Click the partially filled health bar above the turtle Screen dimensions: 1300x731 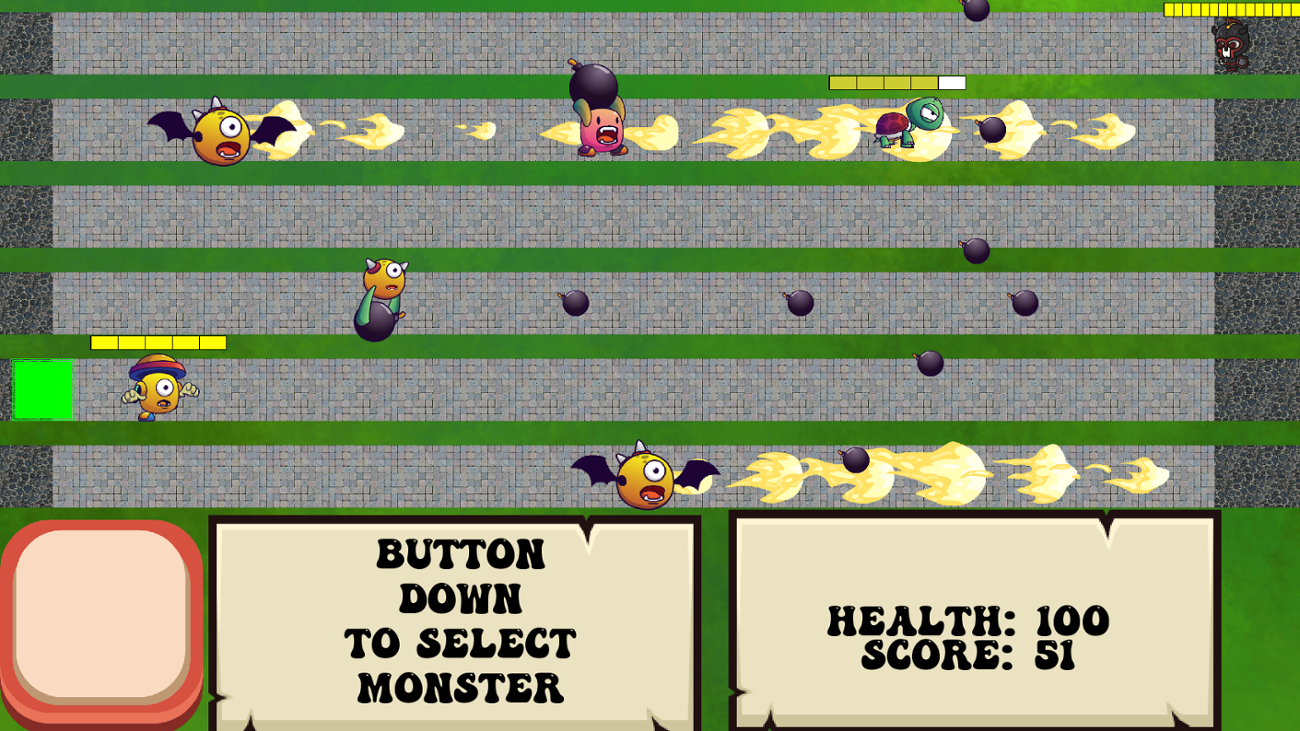pyautogui.click(x=895, y=83)
